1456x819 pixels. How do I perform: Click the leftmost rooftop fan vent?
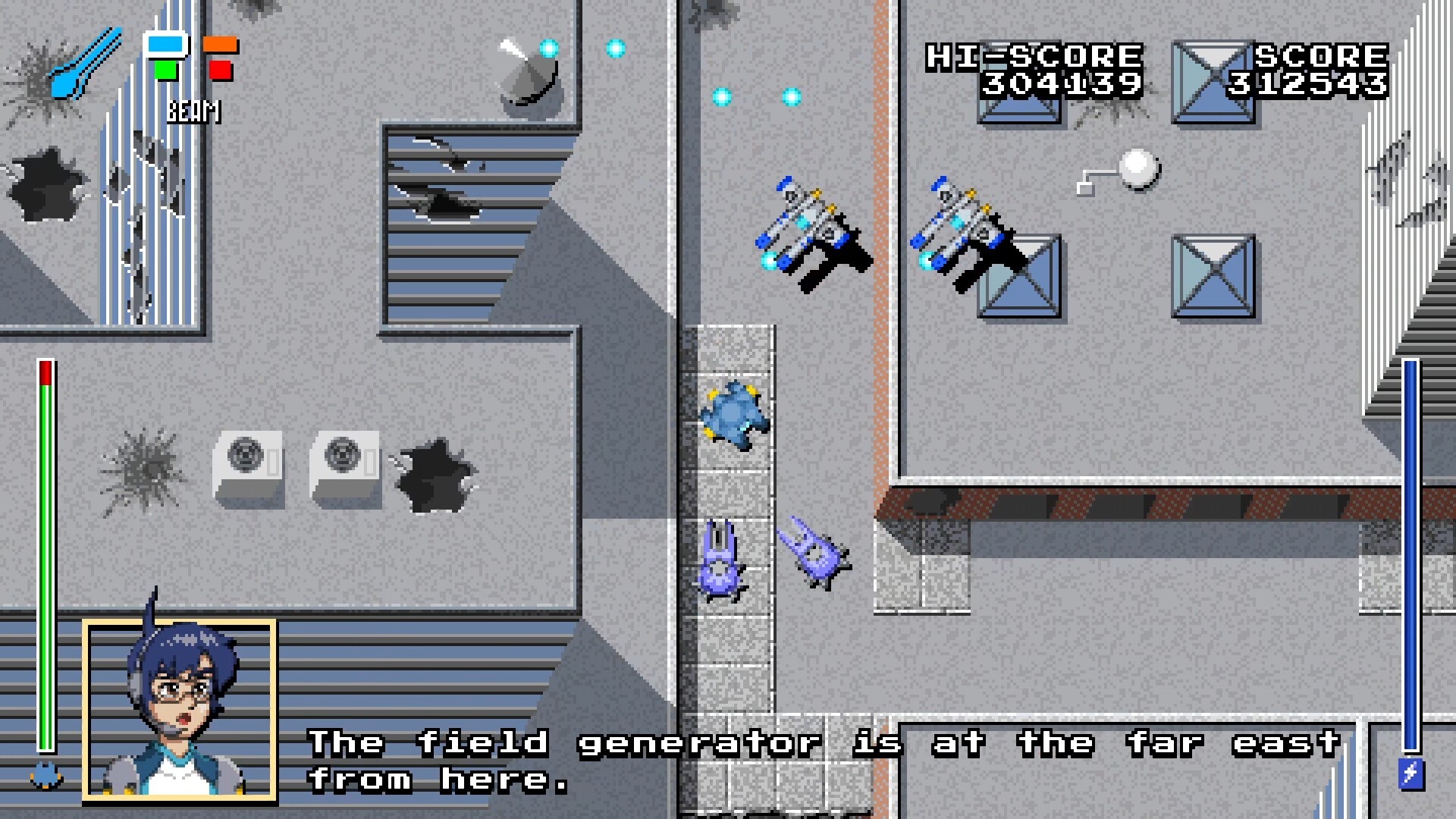244,455
